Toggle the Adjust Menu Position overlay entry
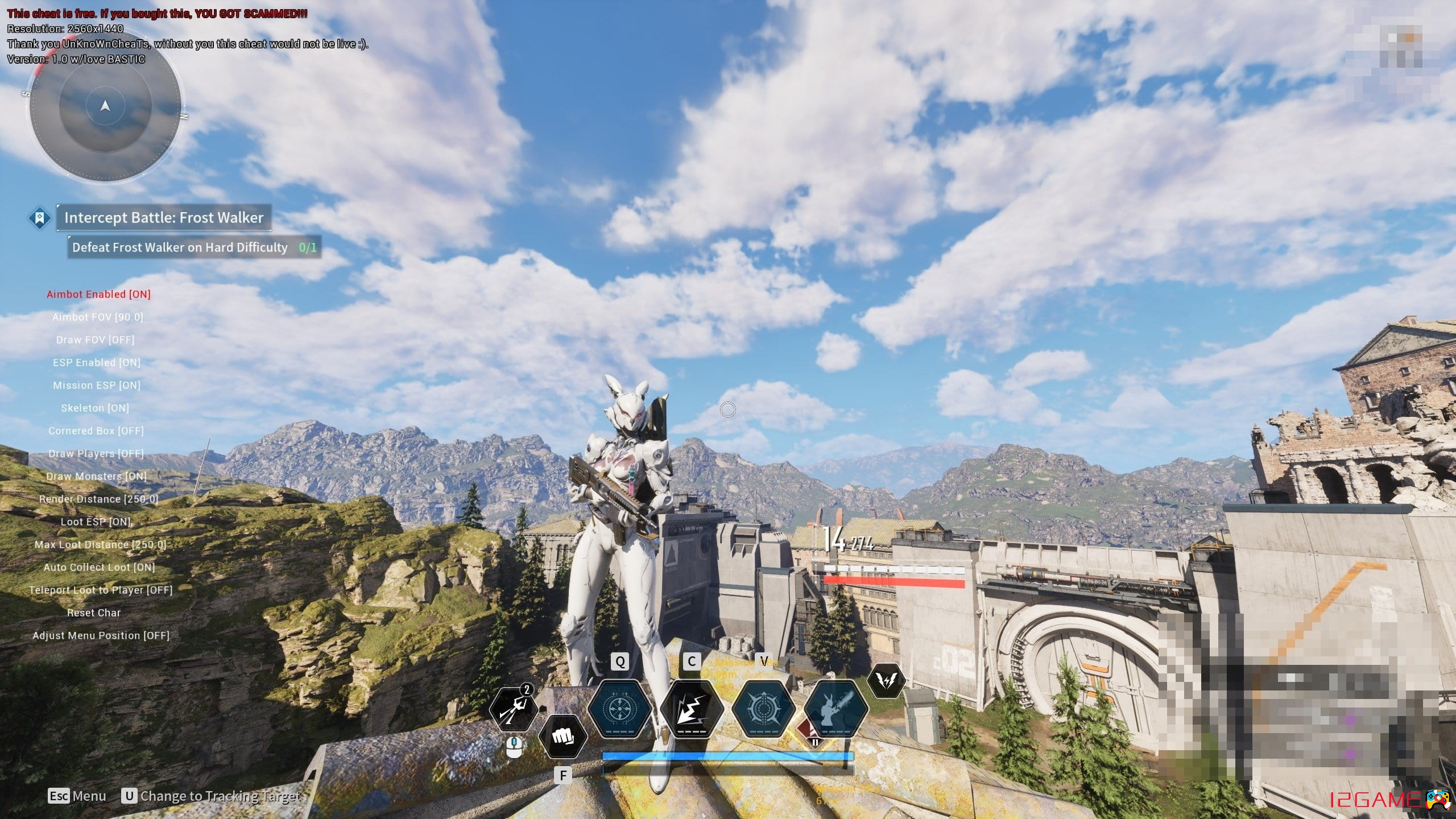Image resolution: width=1456 pixels, height=819 pixels. point(101,635)
